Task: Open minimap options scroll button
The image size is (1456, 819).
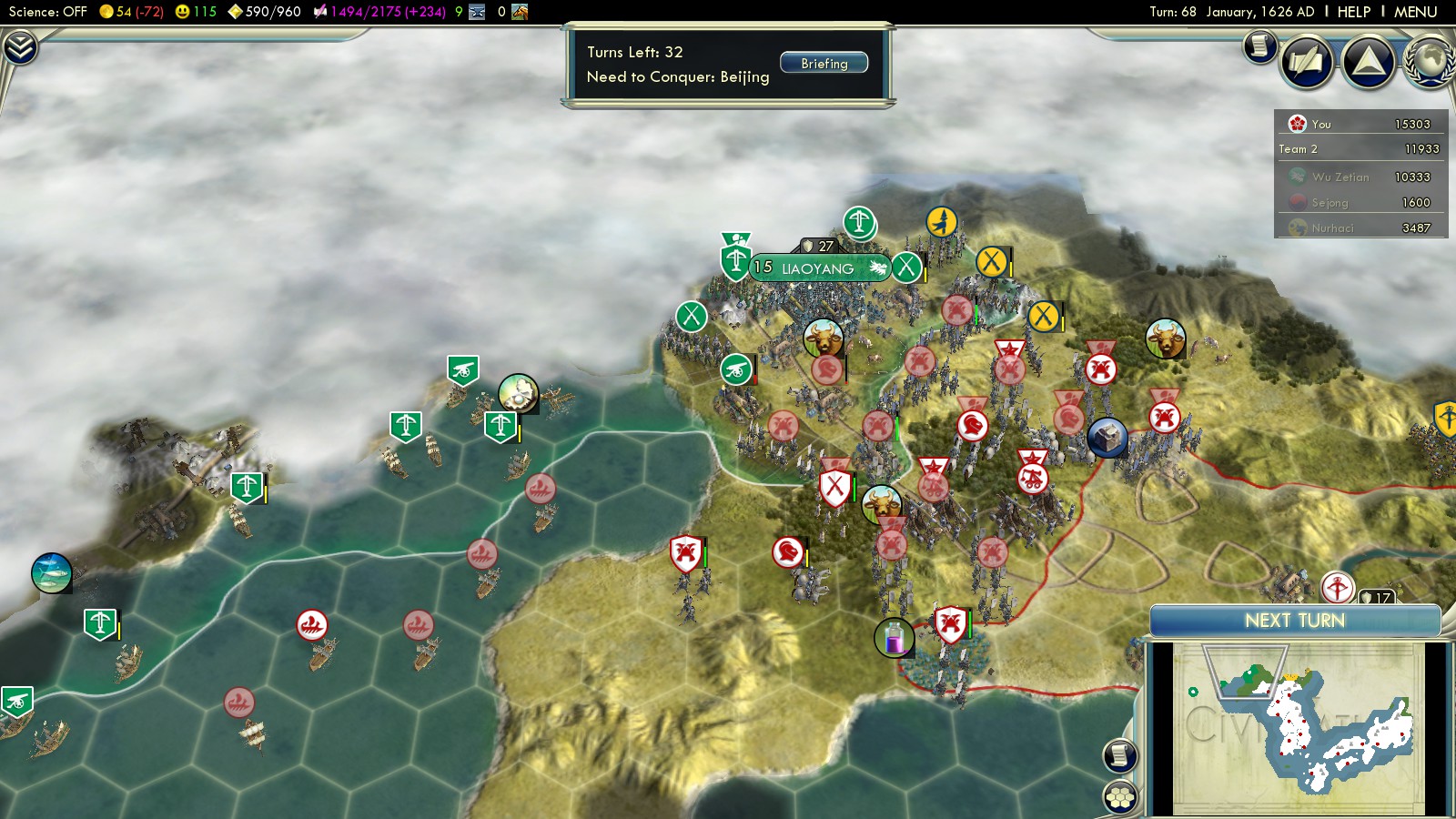Action: pyautogui.click(x=1119, y=754)
